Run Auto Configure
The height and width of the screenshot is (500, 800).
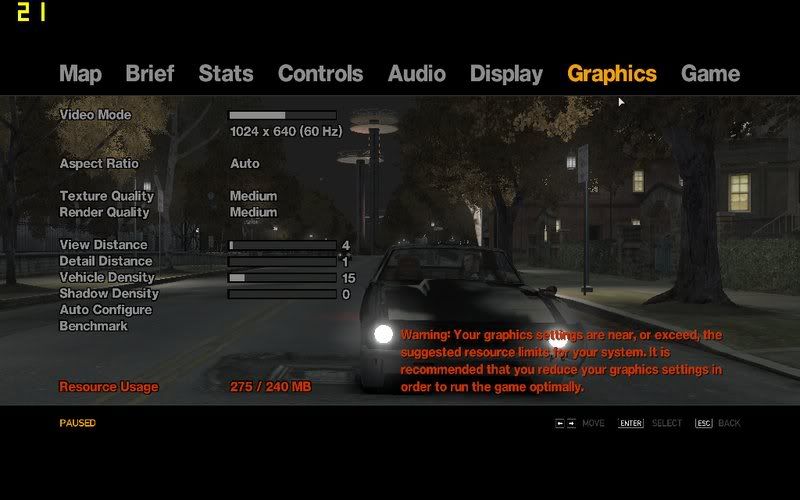(106, 310)
